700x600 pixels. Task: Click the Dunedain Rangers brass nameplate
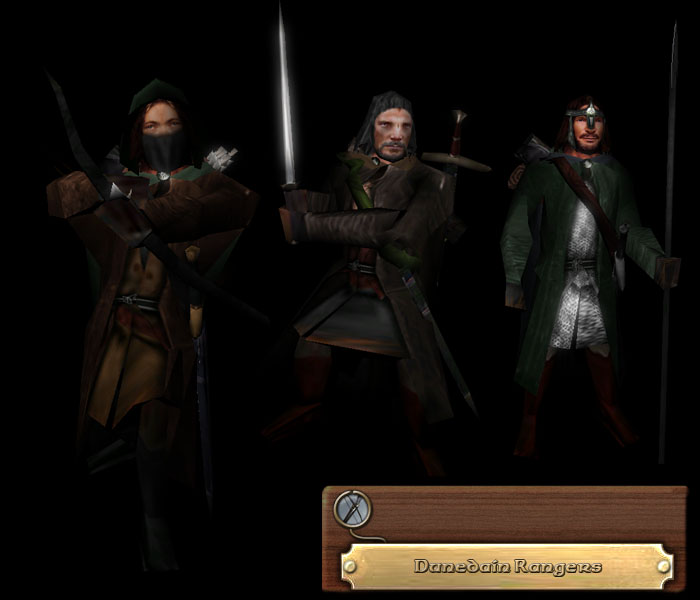(507, 566)
